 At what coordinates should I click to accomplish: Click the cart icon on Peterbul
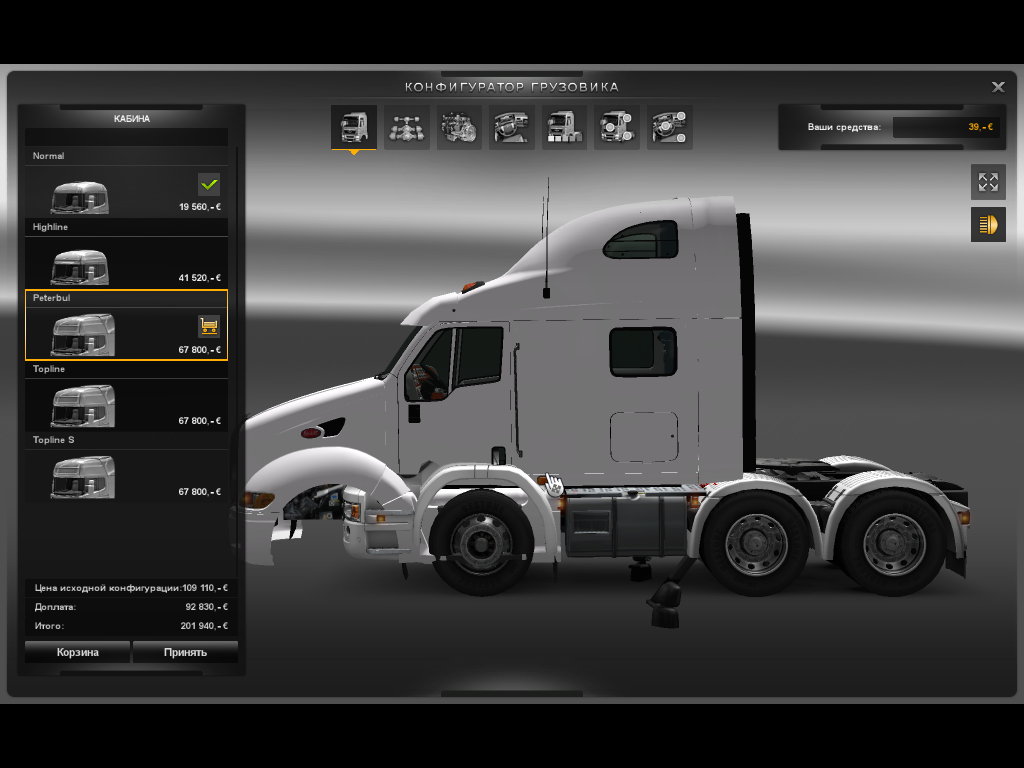click(209, 326)
